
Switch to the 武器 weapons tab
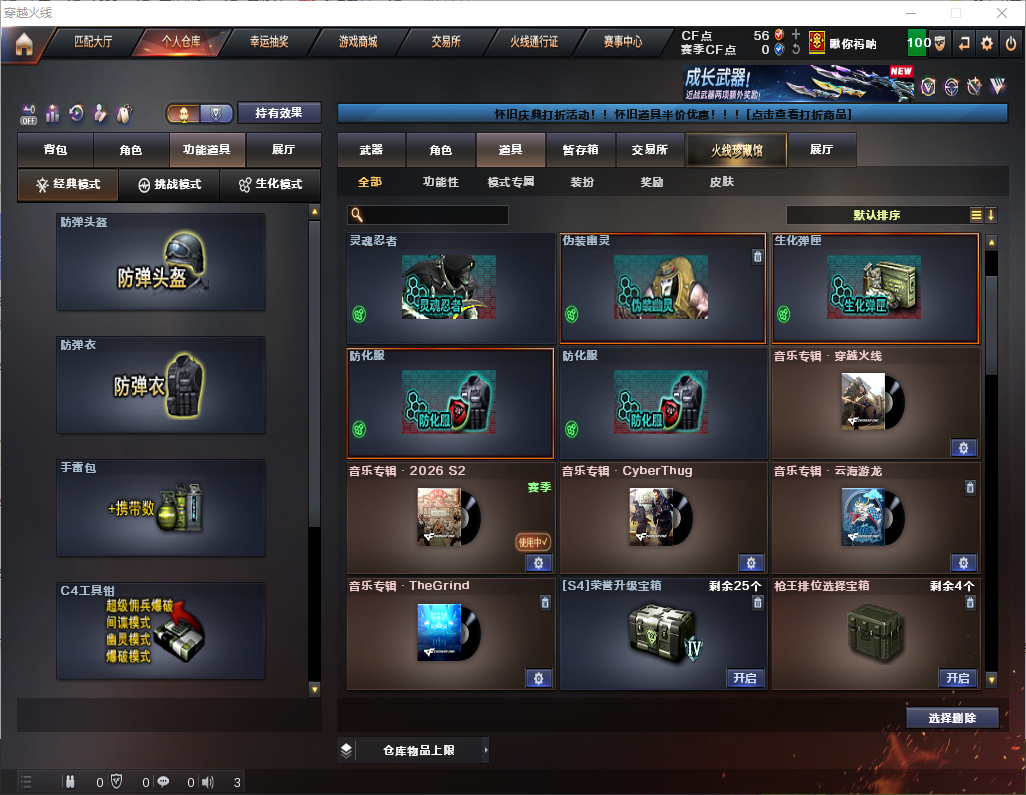tap(371, 150)
